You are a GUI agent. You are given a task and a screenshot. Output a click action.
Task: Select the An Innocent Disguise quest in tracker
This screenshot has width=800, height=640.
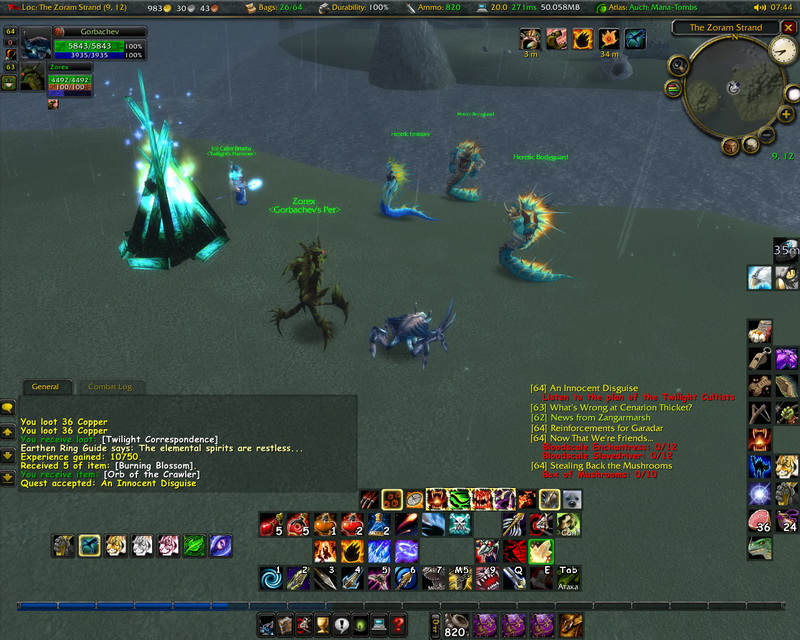pos(590,388)
